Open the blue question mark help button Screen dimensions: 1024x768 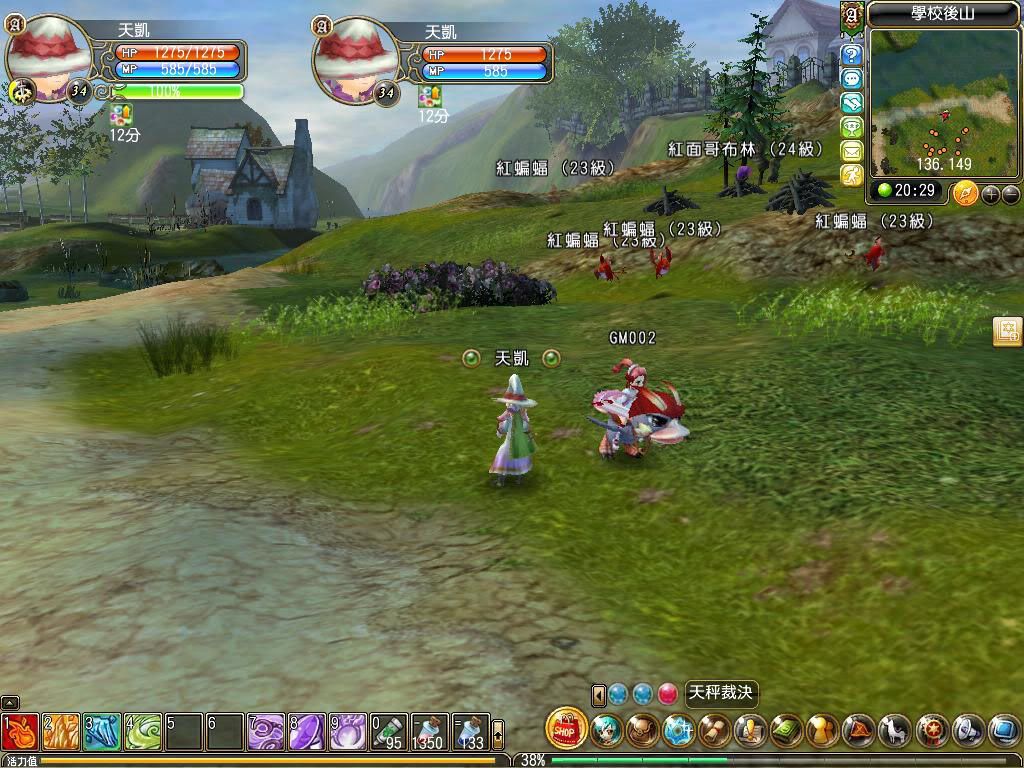[852, 55]
